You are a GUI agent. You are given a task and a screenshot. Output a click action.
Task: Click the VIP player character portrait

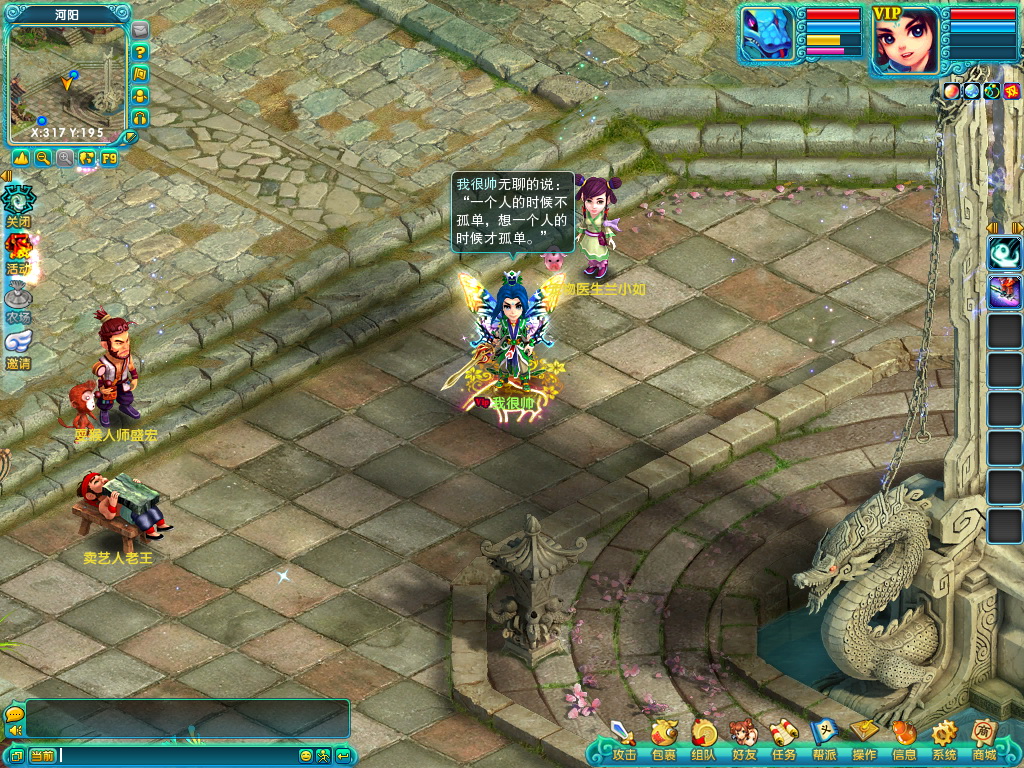tap(906, 41)
